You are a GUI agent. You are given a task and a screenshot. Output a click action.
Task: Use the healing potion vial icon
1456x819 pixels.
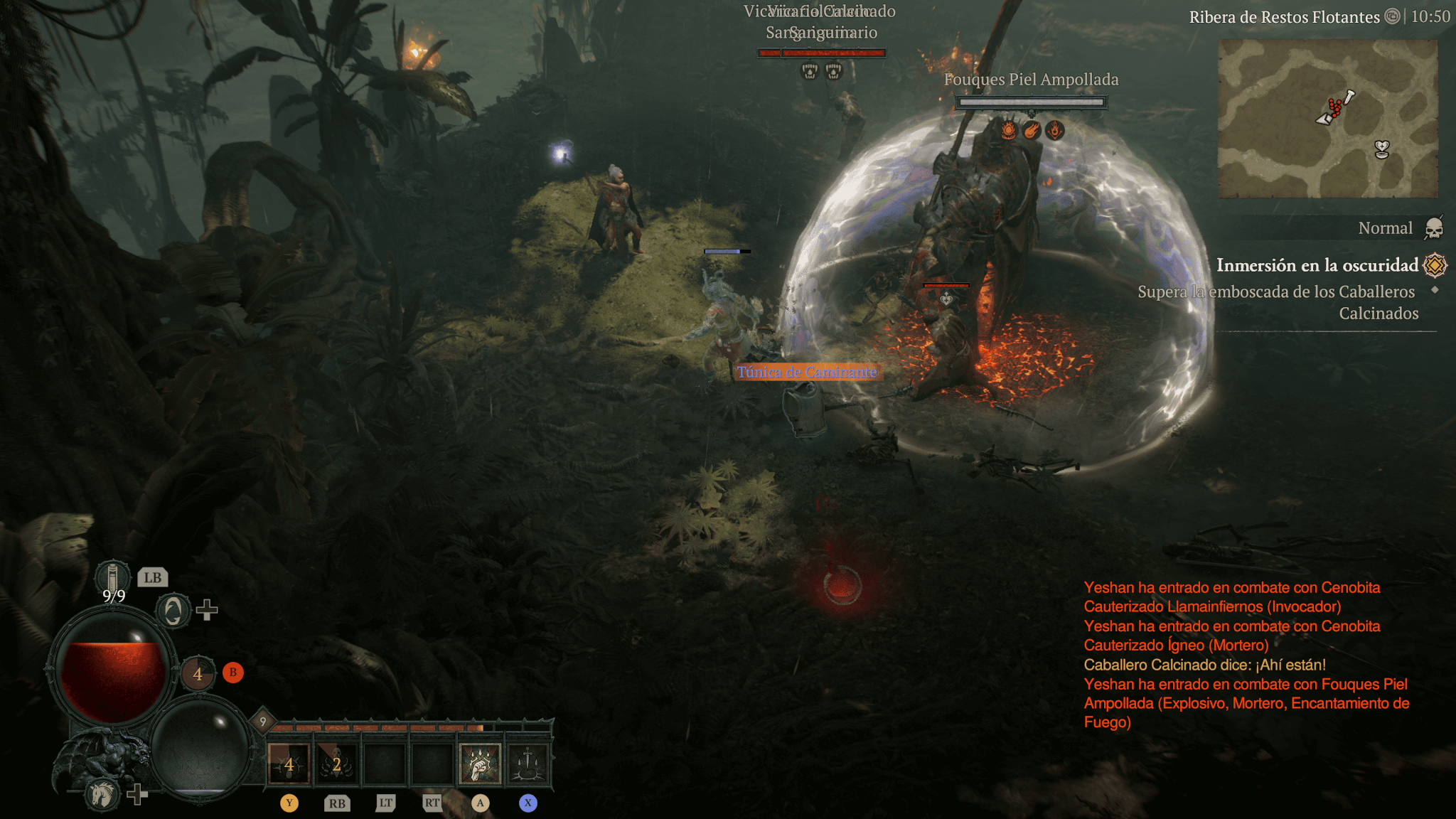(x=112, y=576)
